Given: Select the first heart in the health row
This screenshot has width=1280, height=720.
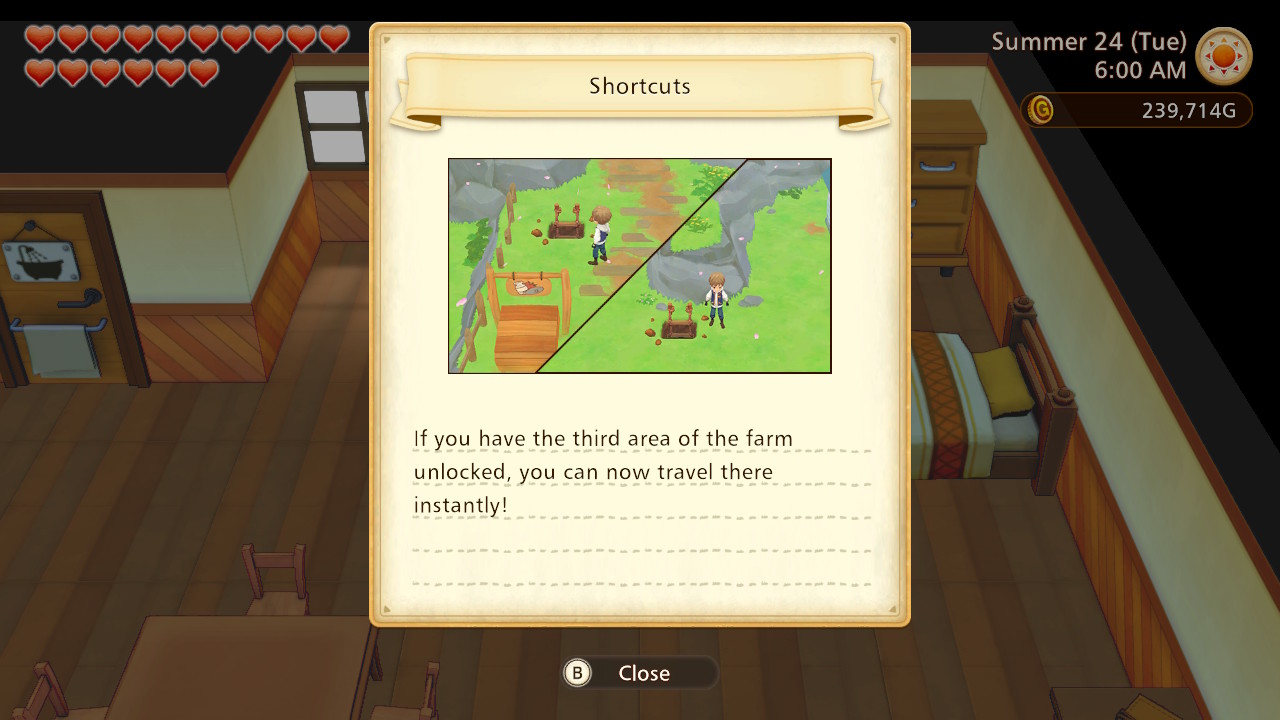Looking at the screenshot, I should tap(40, 39).
